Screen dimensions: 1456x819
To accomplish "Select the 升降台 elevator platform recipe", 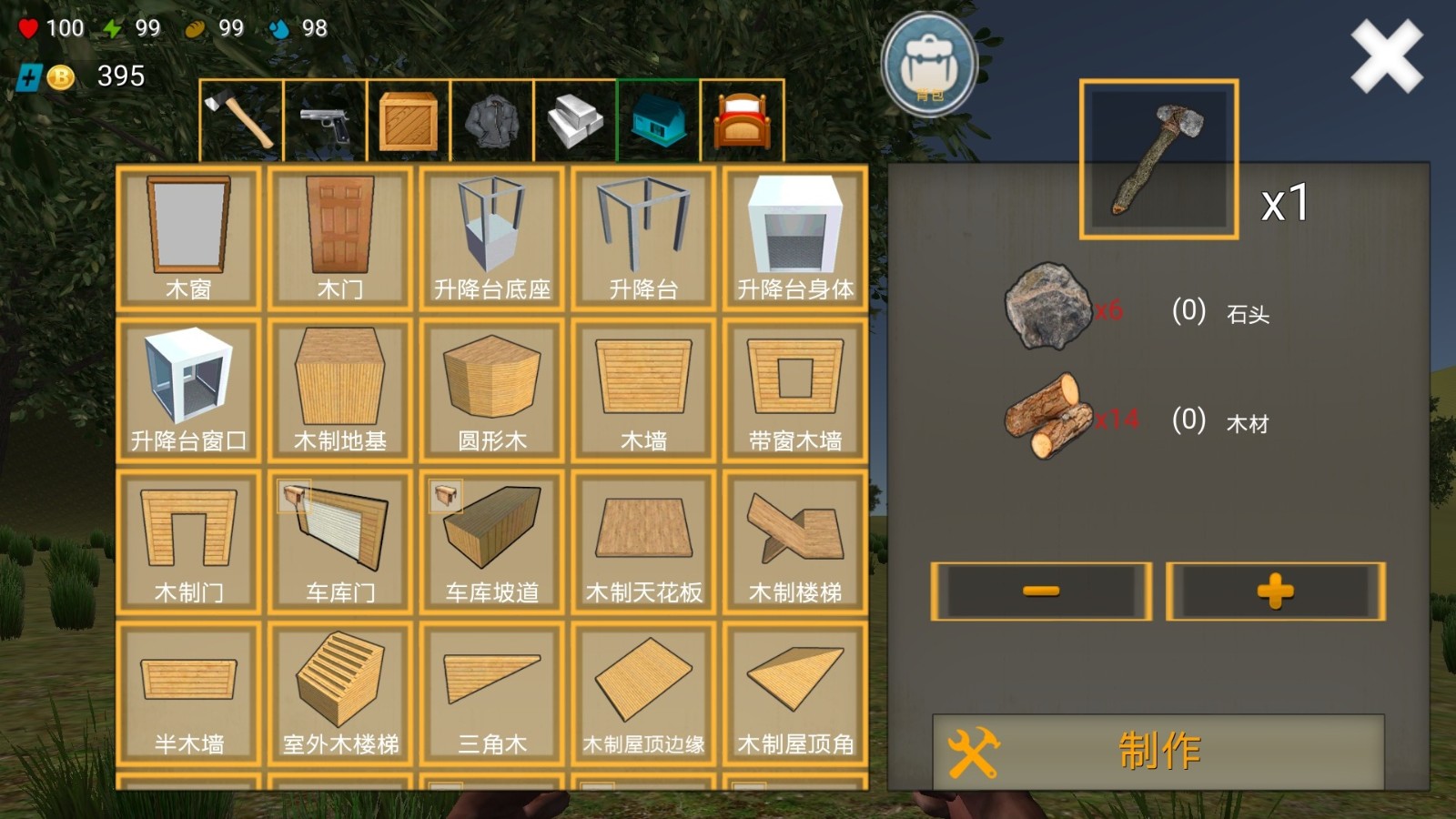I will (x=643, y=238).
